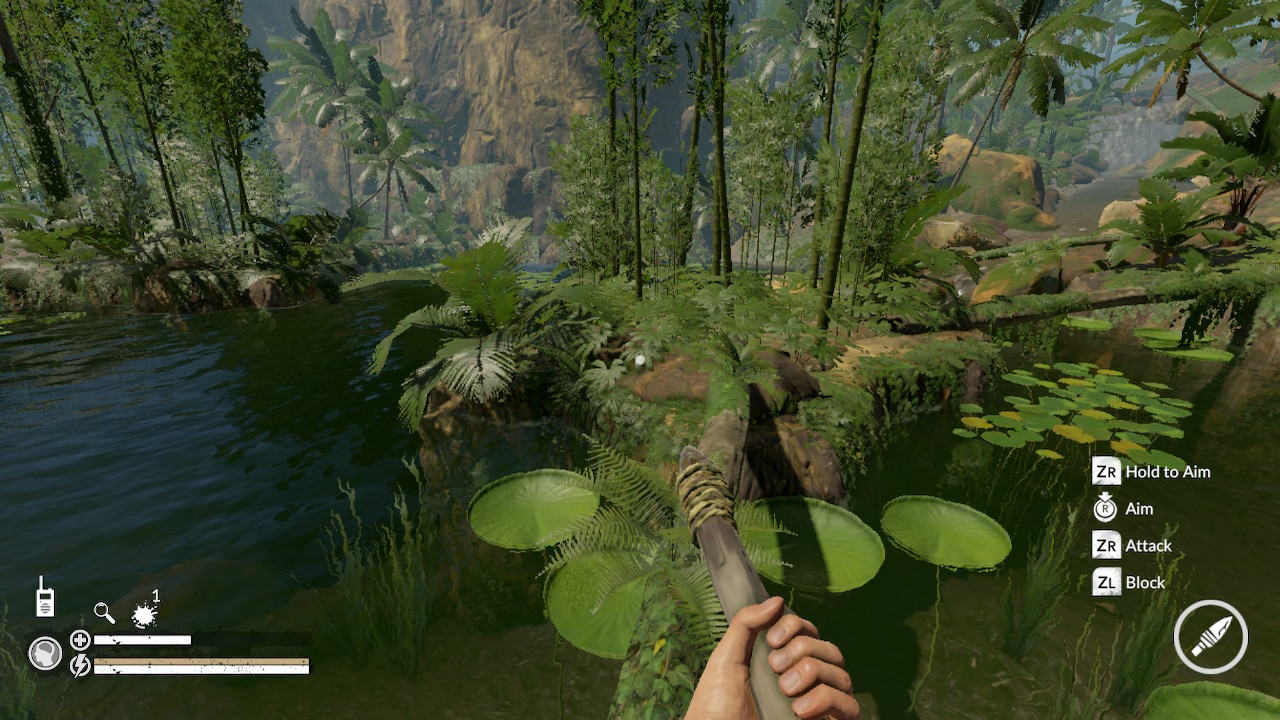Image resolution: width=1280 pixels, height=720 pixels.
Task: Select the lightning bolt energy icon
Action: click(80, 666)
